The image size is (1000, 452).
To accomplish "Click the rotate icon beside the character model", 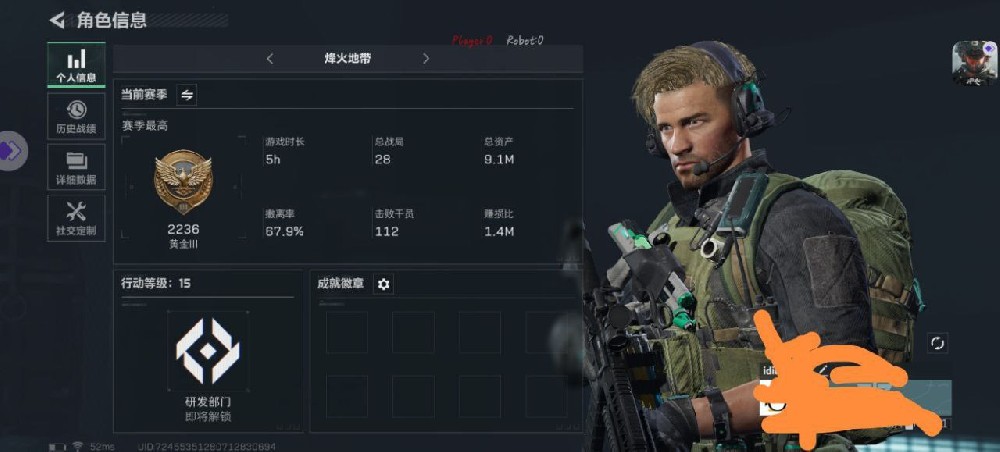I will tap(937, 343).
